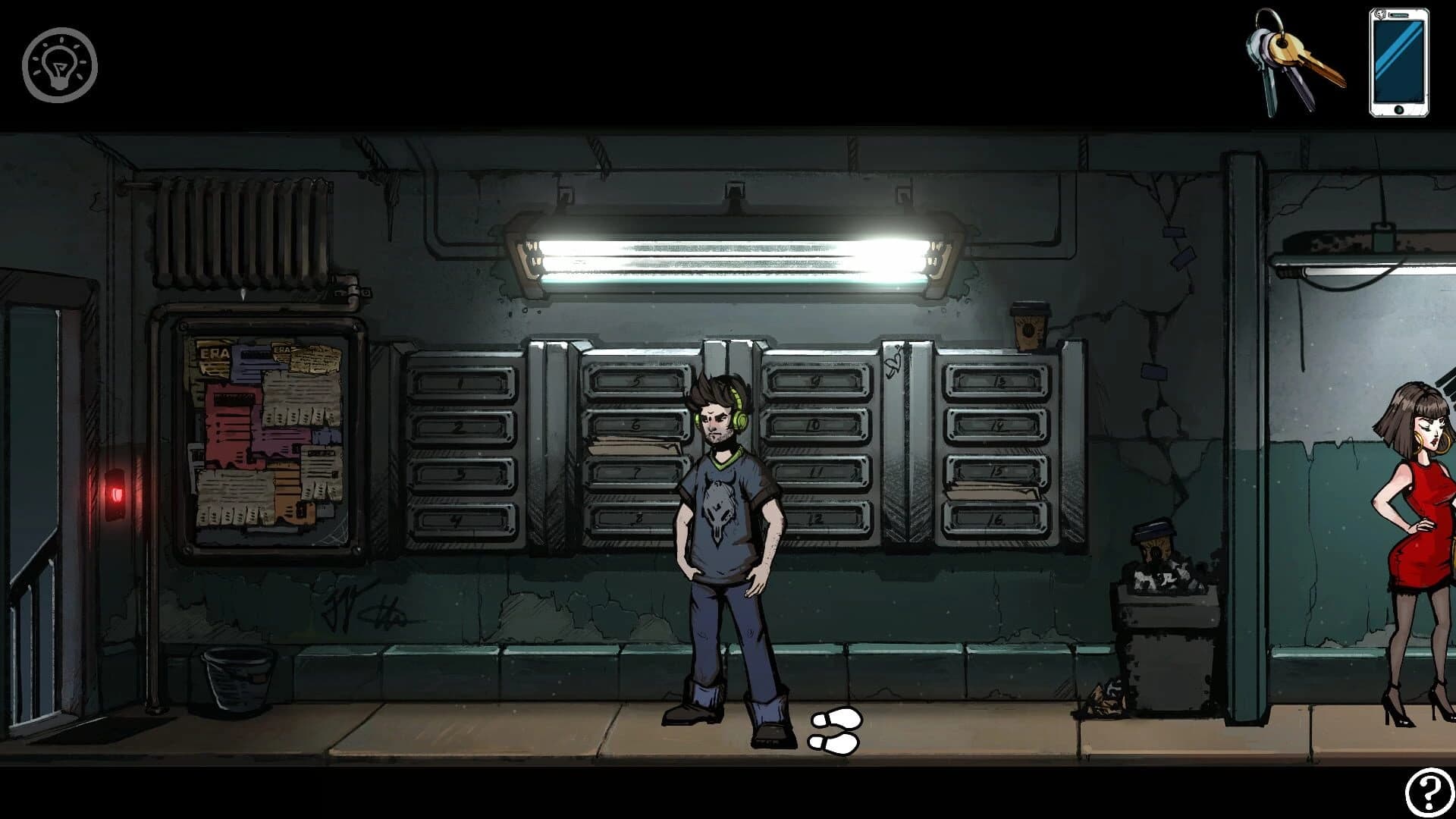Read the ERA poster on the bulletin board
This screenshot has height=819, width=1456.
point(215,355)
